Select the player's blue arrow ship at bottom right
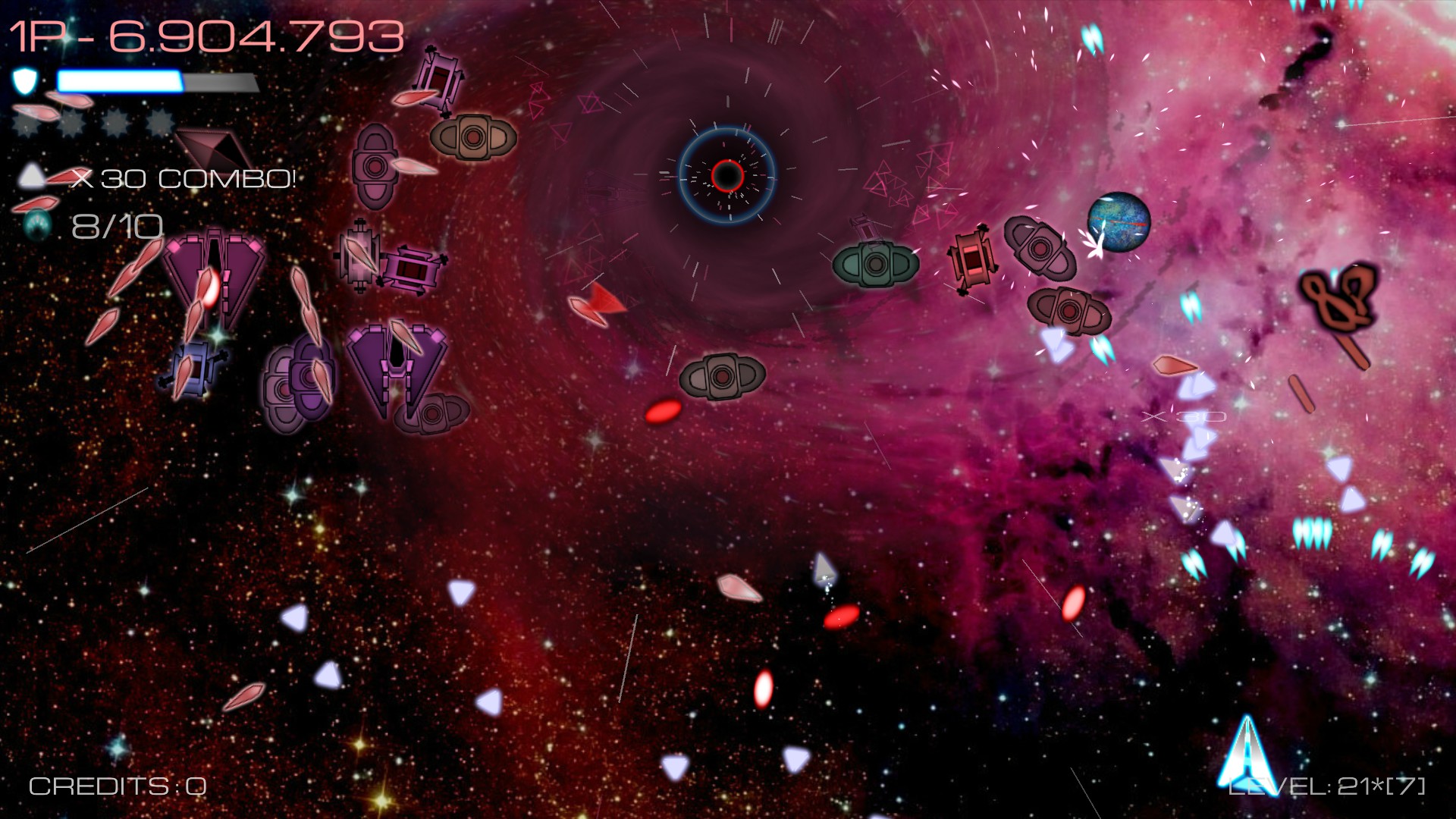Screen dimensions: 1456x819 coord(1246,755)
